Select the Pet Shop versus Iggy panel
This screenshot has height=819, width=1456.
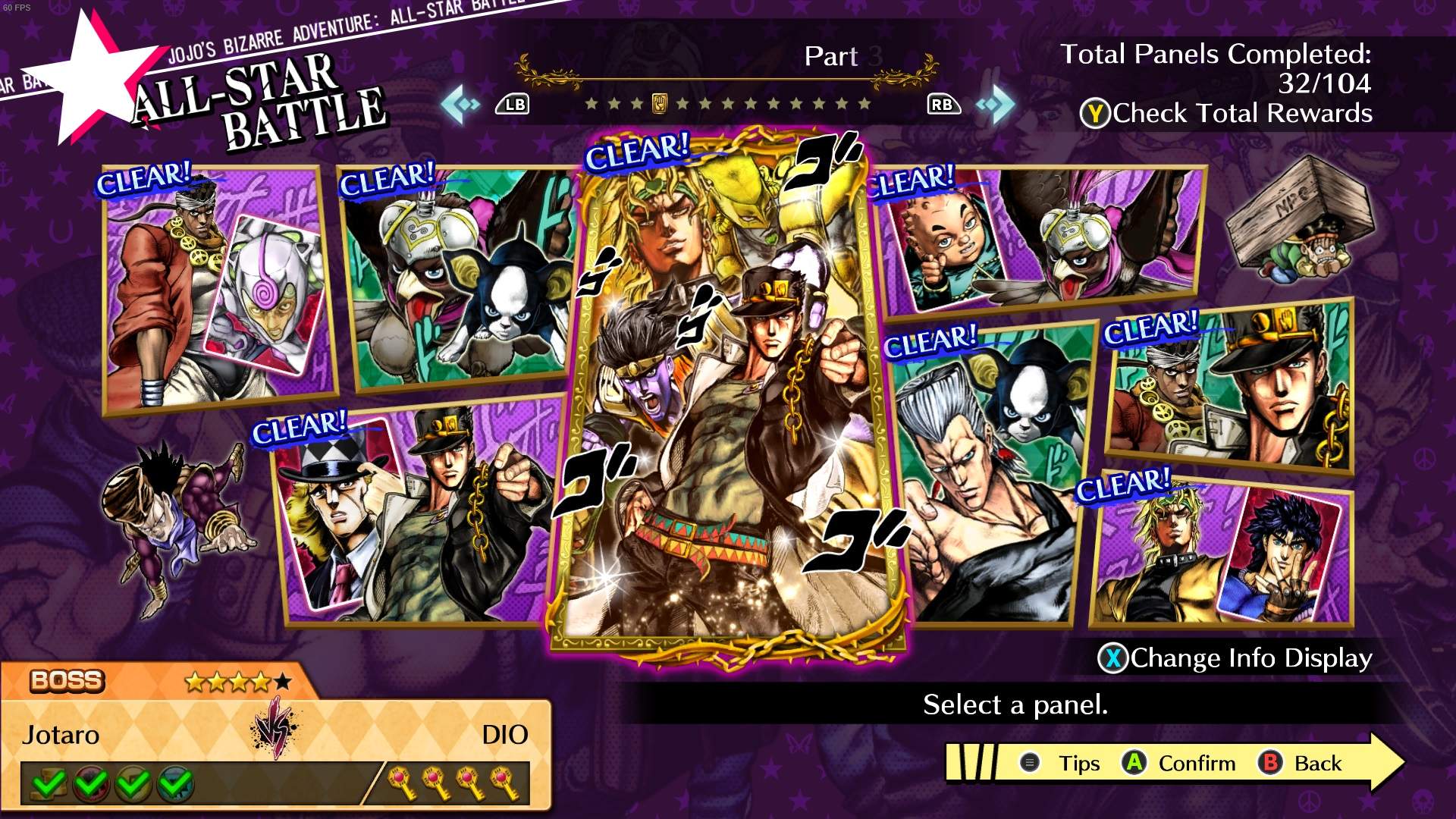(459, 277)
